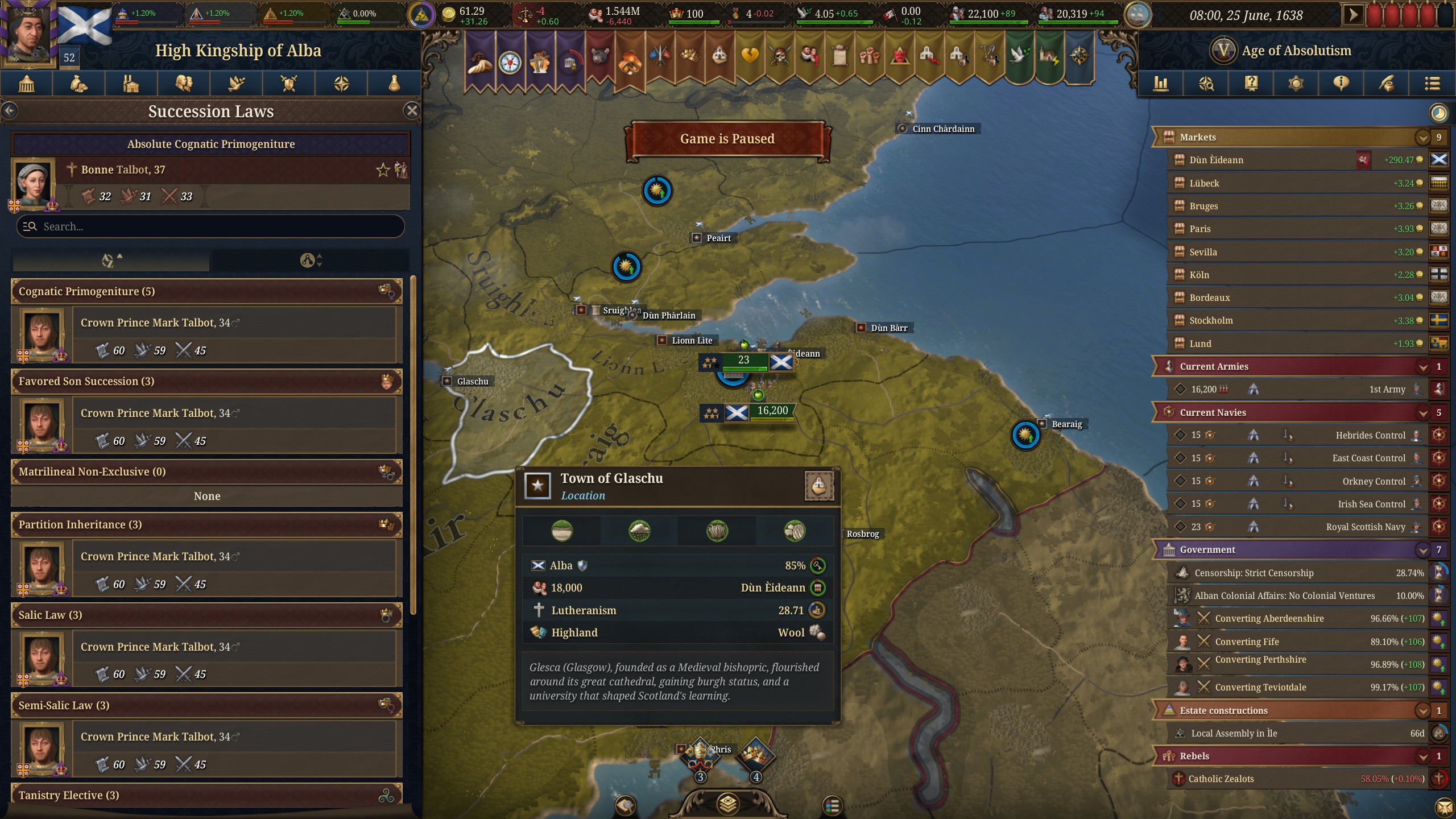
Task: Star Bonne Talbot as favorite heir
Action: click(382, 169)
